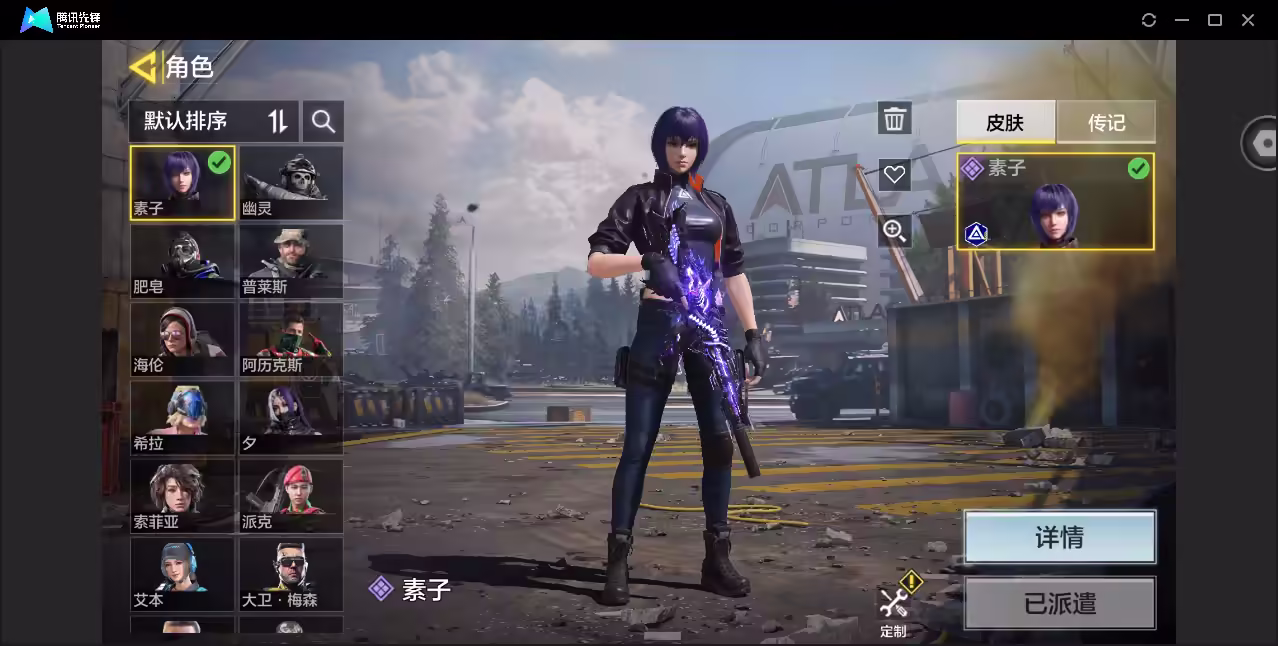The image size is (1278, 646).
Task: Open the character search magnifier
Action: point(322,121)
